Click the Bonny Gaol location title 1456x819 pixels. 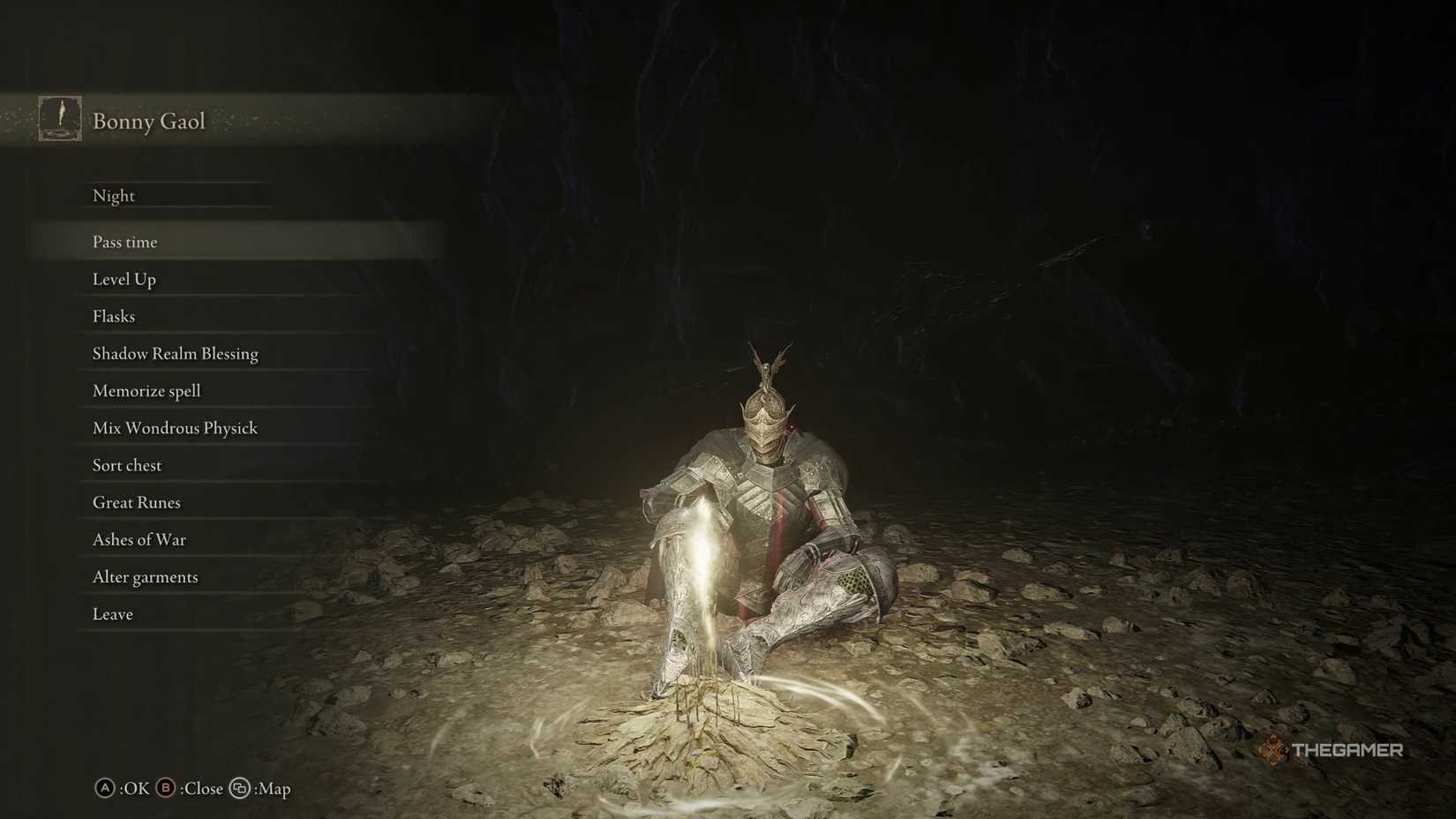point(148,121)
